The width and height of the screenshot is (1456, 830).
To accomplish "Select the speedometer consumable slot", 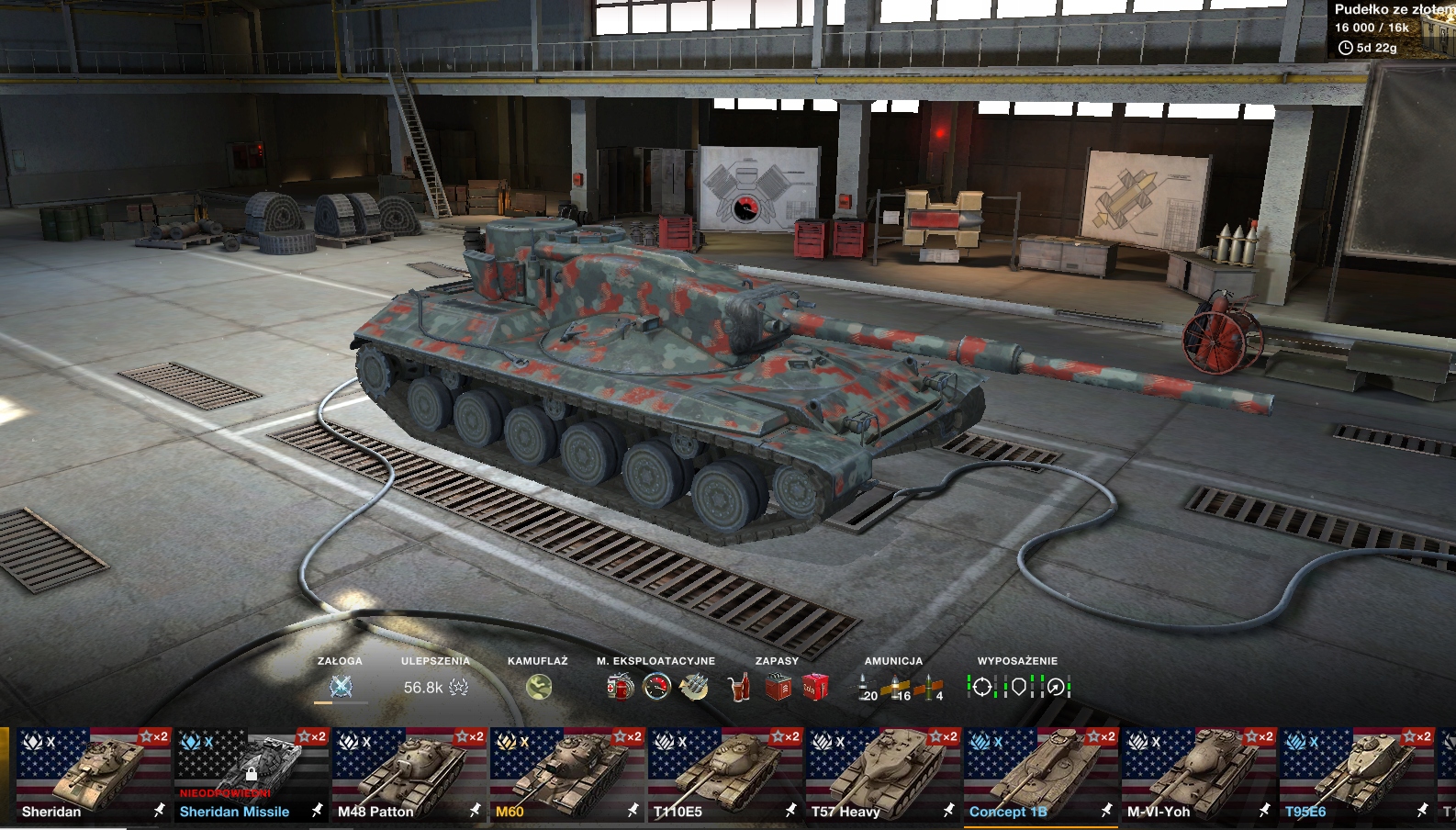I will coord(656,687).
